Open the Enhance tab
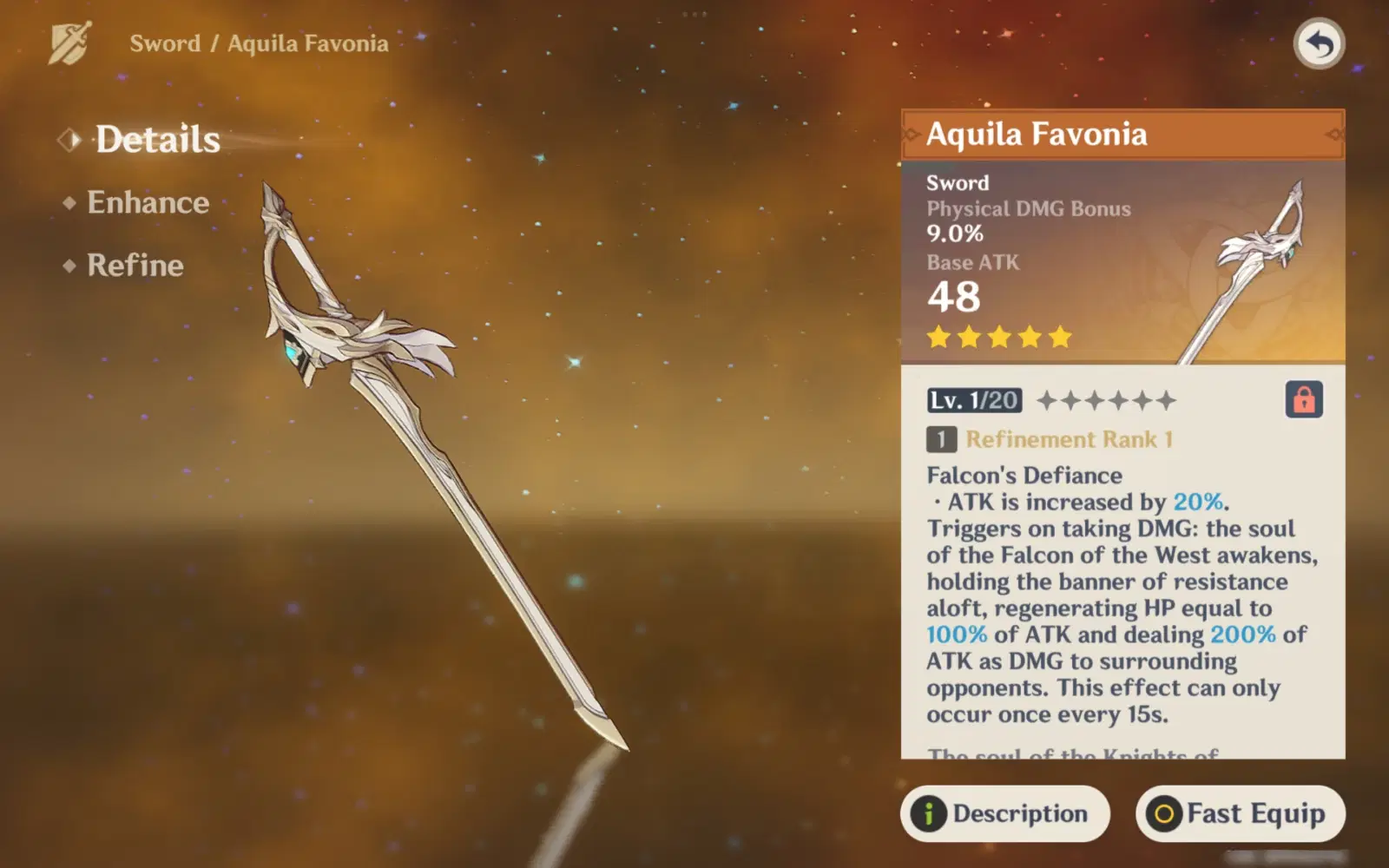 (x=148, y=203)
